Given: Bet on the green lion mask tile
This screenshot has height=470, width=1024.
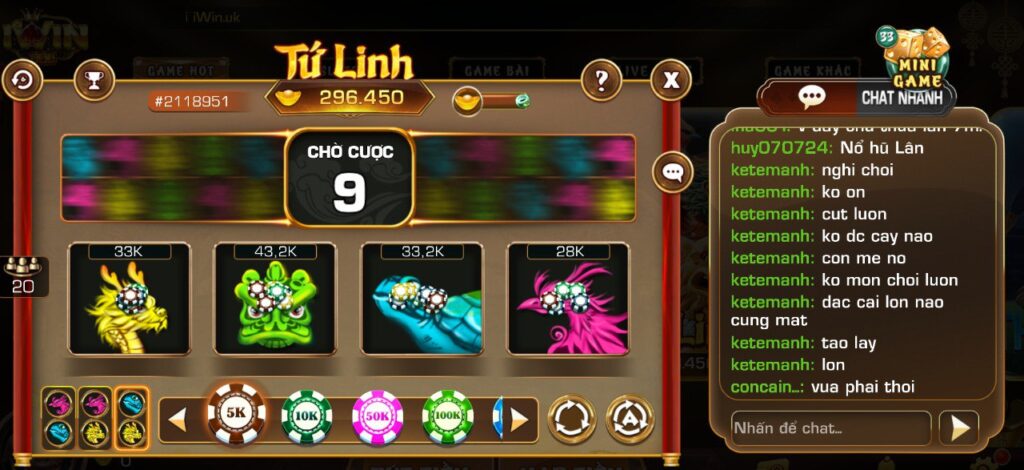Looking at the screenshot, I should (x=275, y=298).
